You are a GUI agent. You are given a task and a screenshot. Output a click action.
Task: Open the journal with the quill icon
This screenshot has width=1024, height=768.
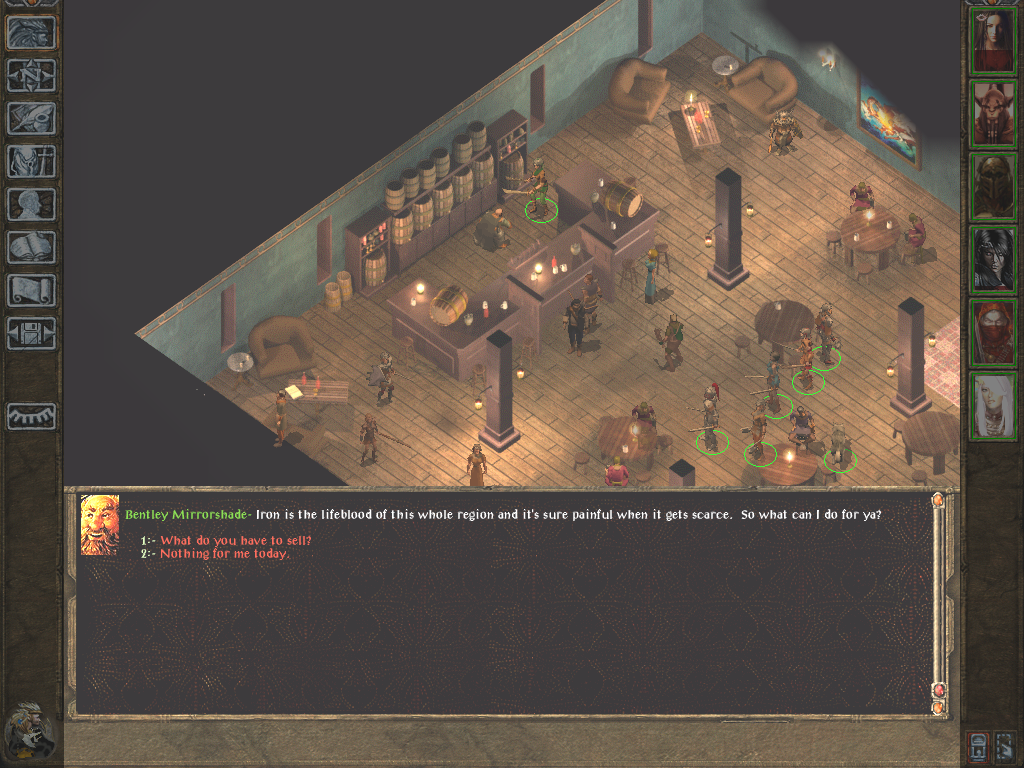coord(31,118)
